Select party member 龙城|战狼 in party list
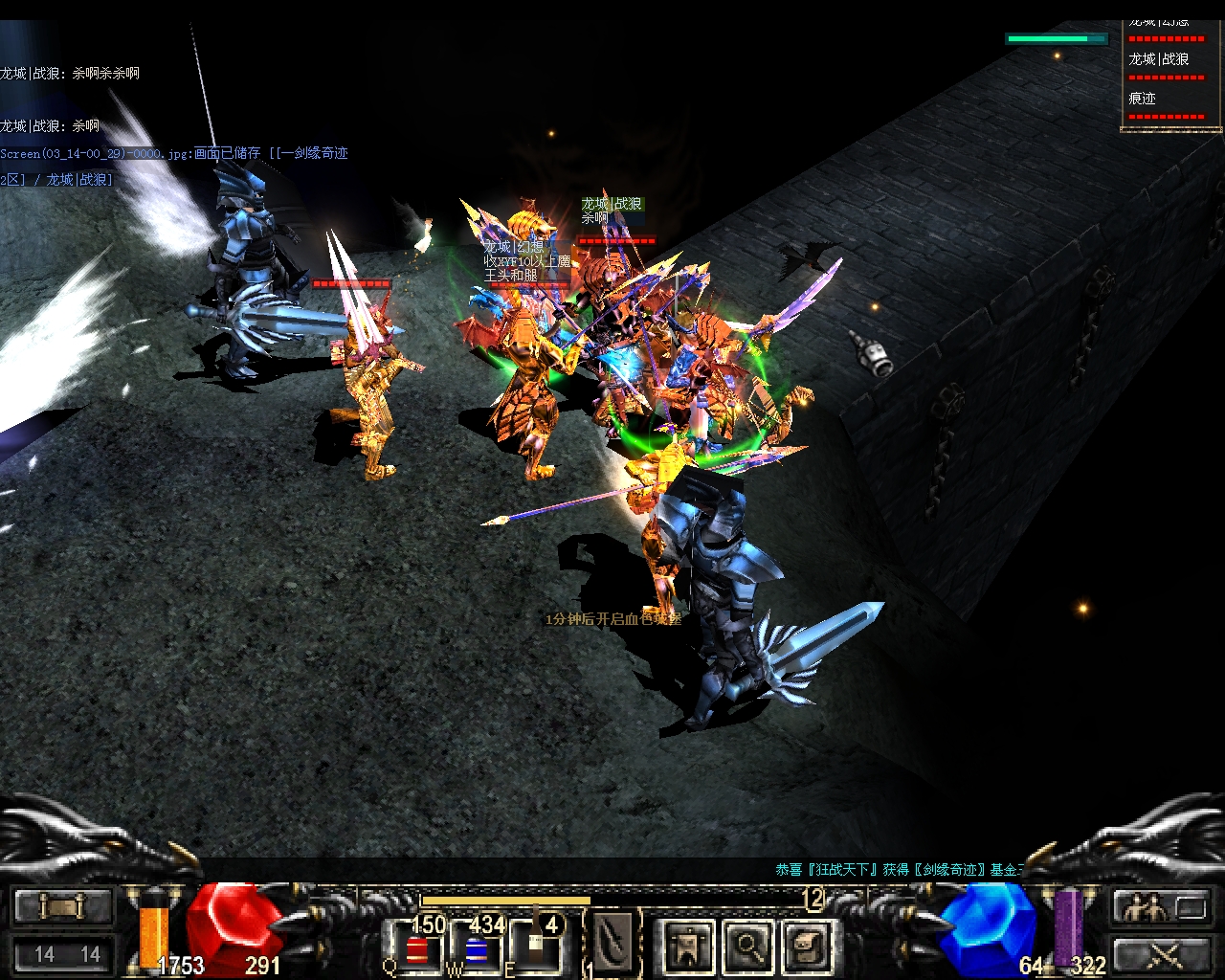This screenshot has height=980, width=1225. click(x=1160, y=59)
